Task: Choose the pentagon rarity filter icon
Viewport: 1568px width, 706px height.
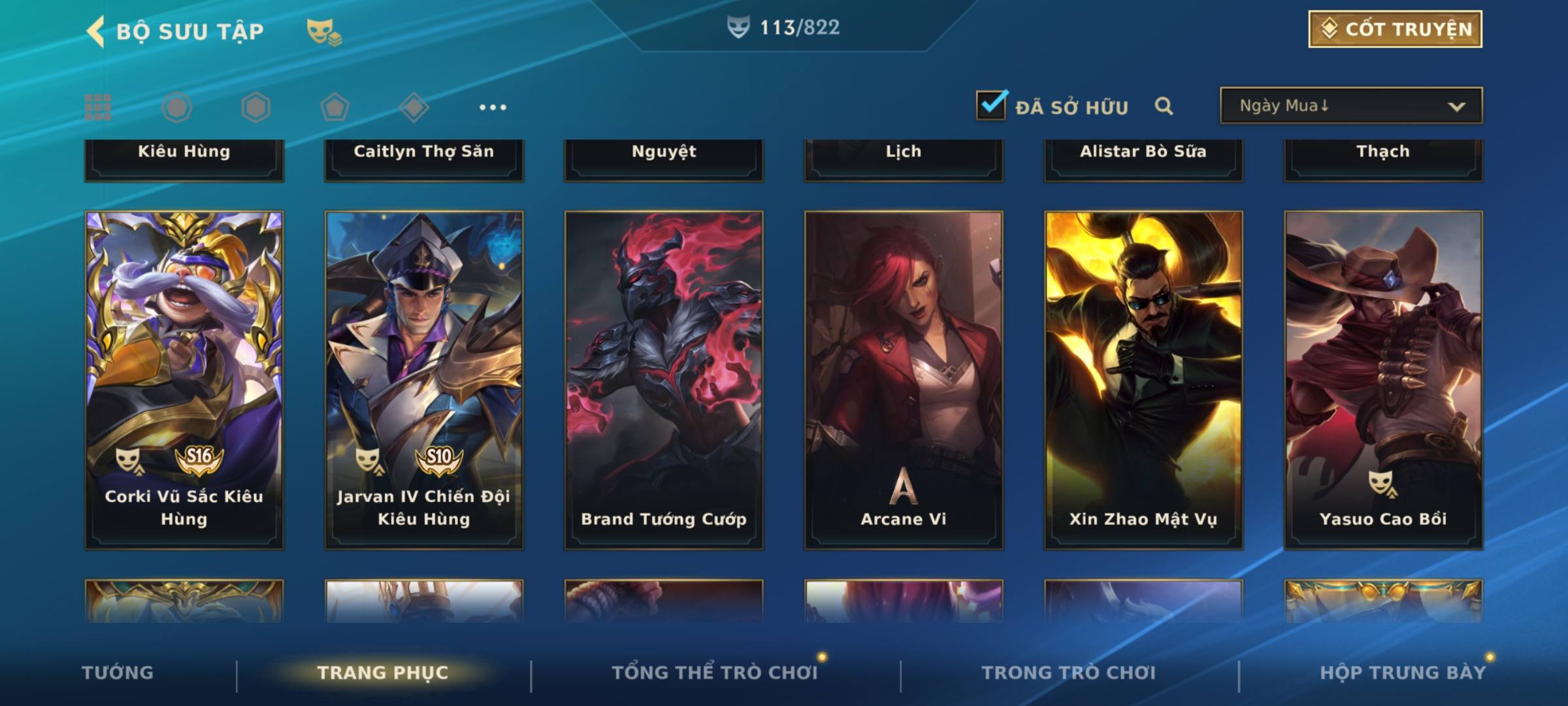Action: tap(335, 107)
